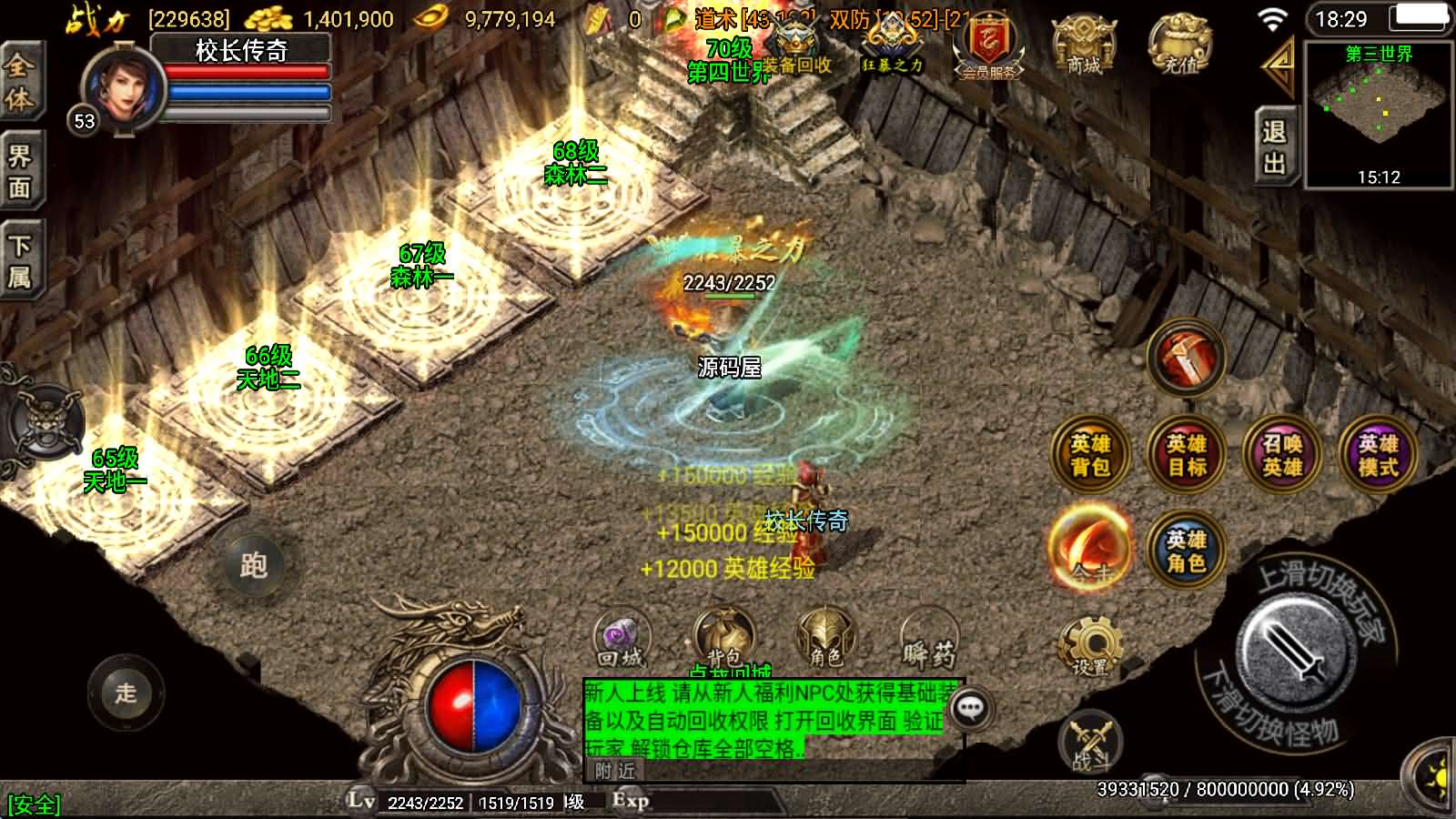Open the 背包 backpack
Screen dimensions: 1456x819
(x=723, y=639)
